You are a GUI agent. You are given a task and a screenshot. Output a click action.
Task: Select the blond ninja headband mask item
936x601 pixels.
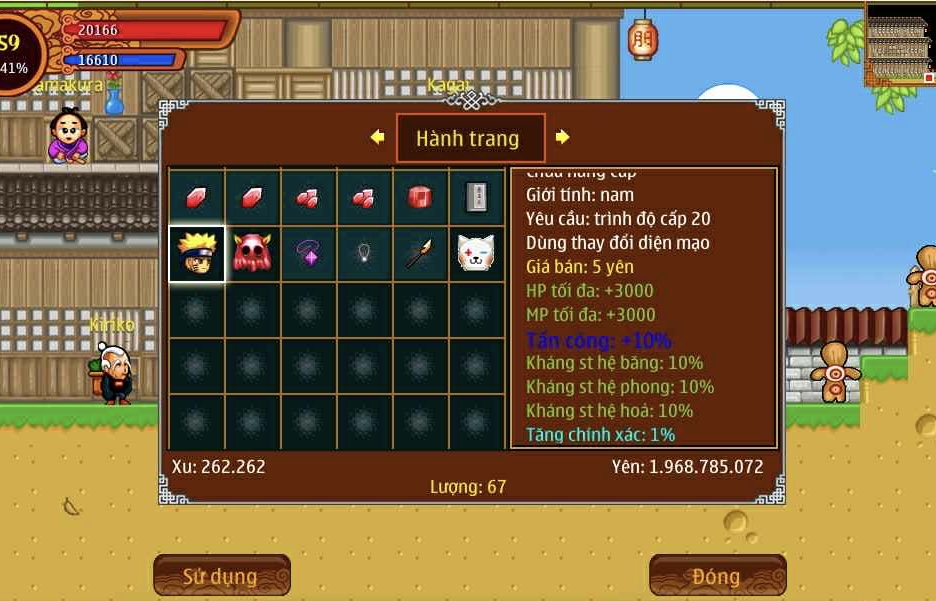(196, 254)
